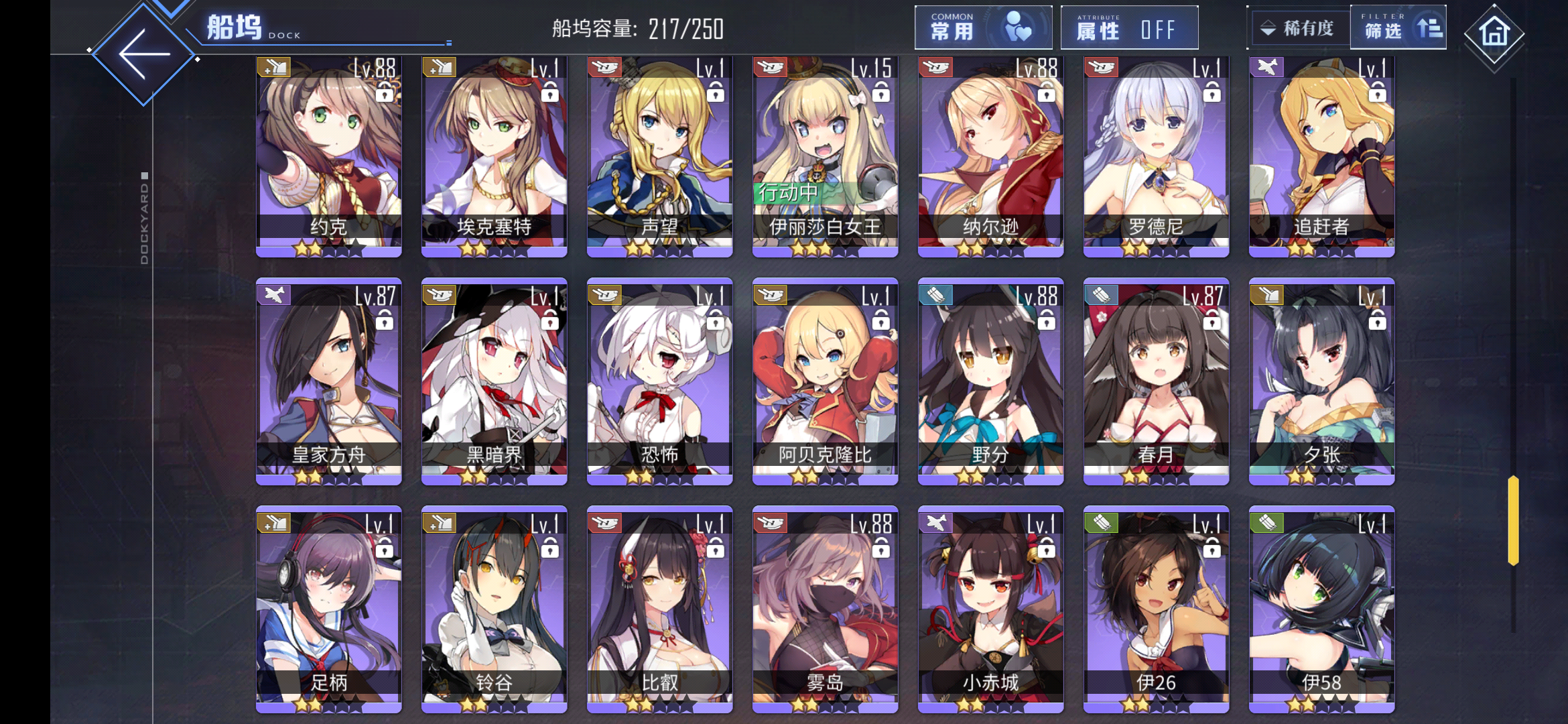Select the 伊58 submarine card
This screenshot has height=724, width=1568.
1322,610
